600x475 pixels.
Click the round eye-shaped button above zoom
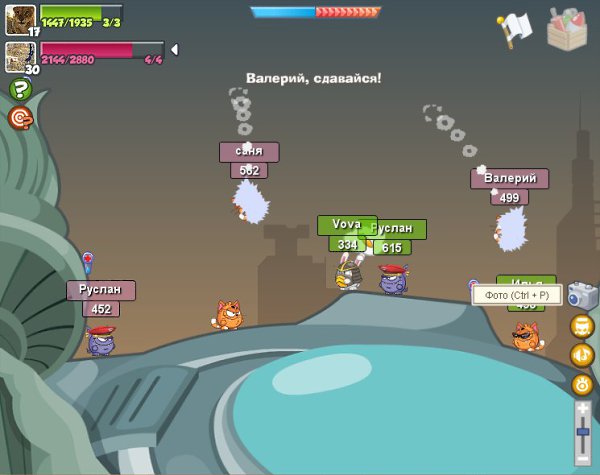582,383
